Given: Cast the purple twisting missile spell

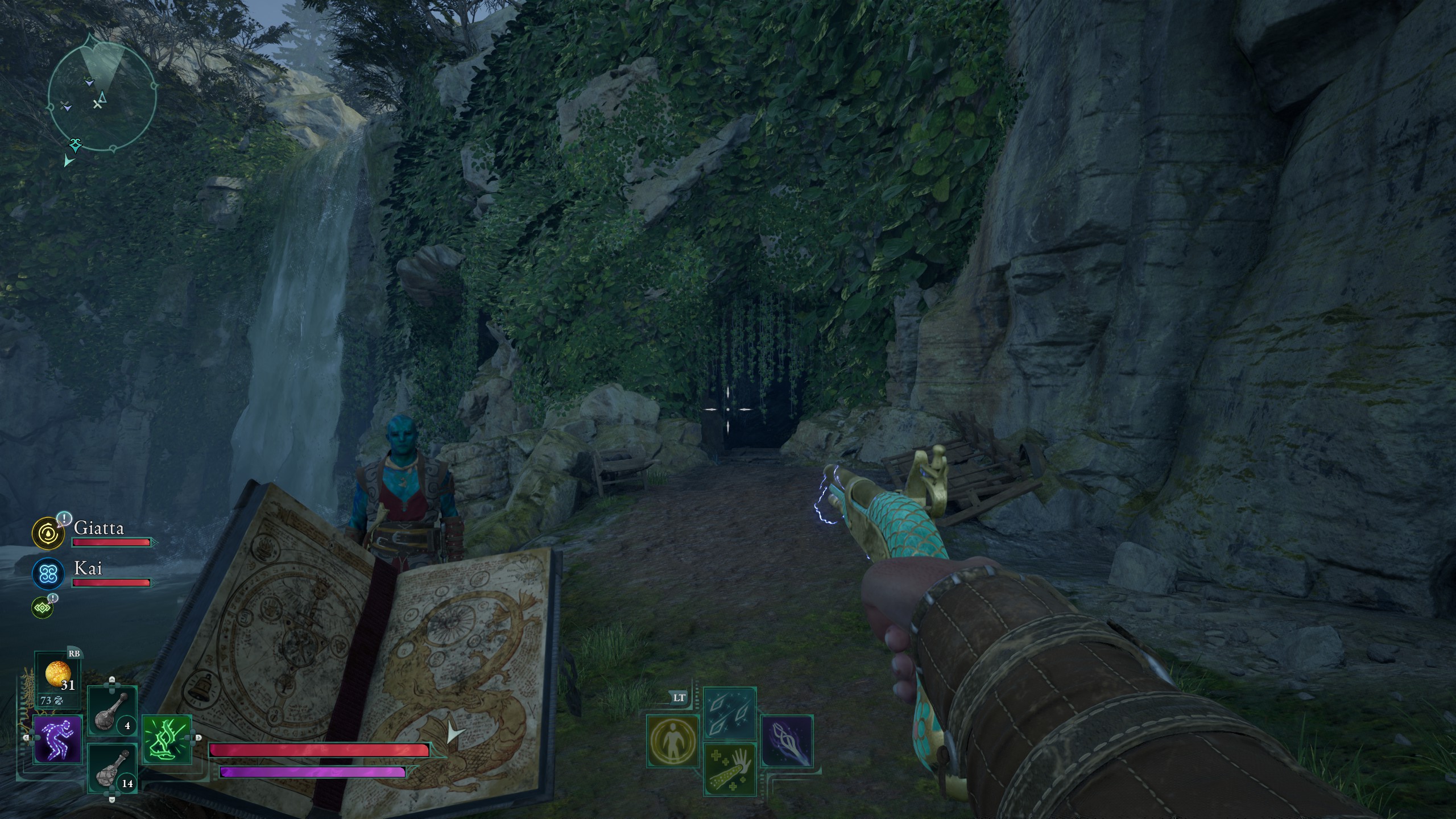Looking at the screenshot, I should 787,741.
